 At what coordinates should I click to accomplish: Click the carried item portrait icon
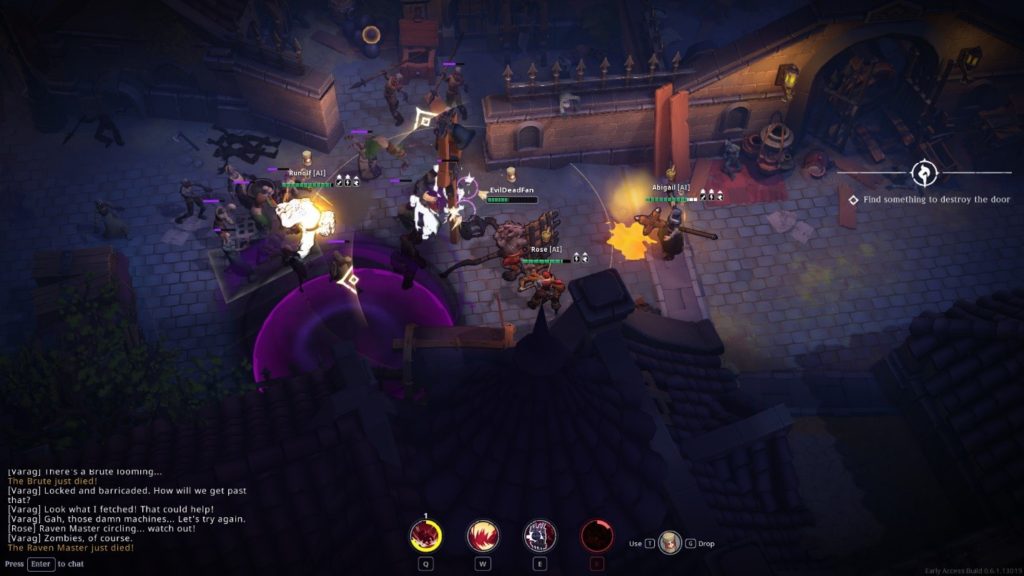669,543
